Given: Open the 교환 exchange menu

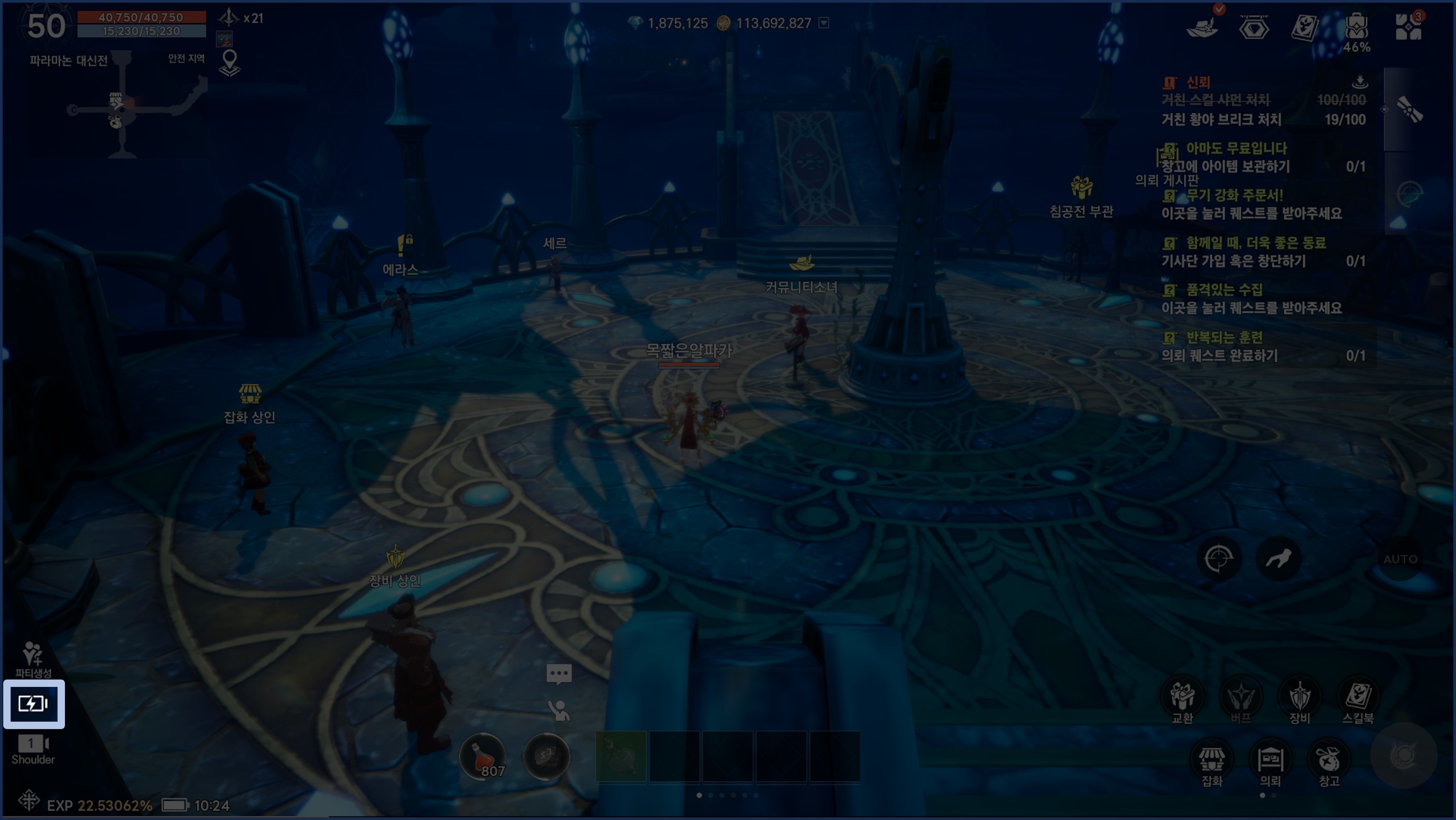Looking at the screenshot, I should coord(1182,700).
